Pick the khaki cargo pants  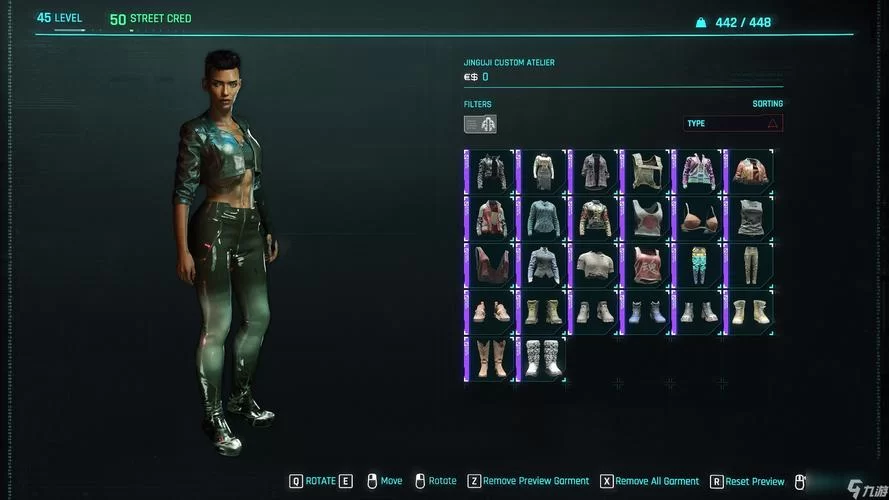pyautogui.click(x=750, y=265)
